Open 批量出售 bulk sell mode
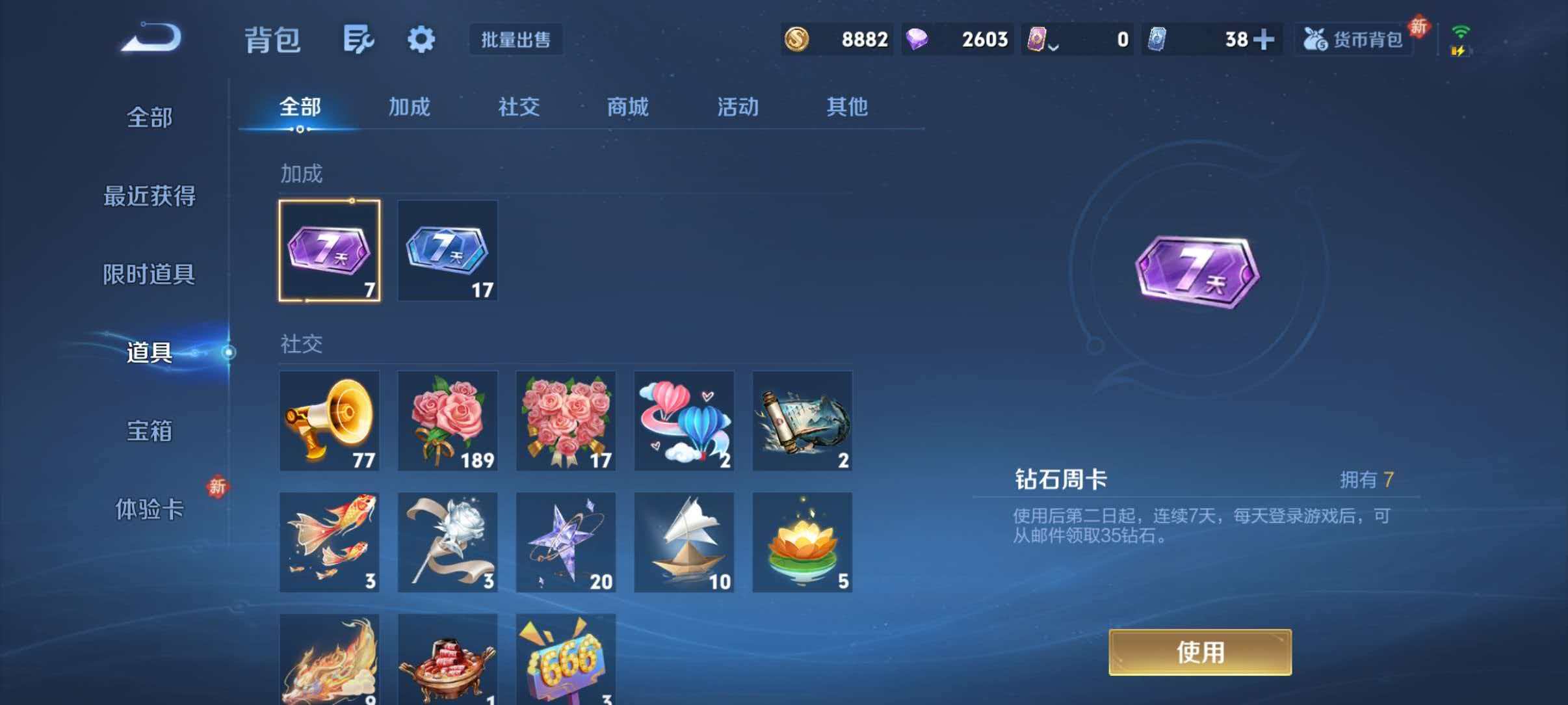This screenshot has width=1568, height=705. (516, 40)
